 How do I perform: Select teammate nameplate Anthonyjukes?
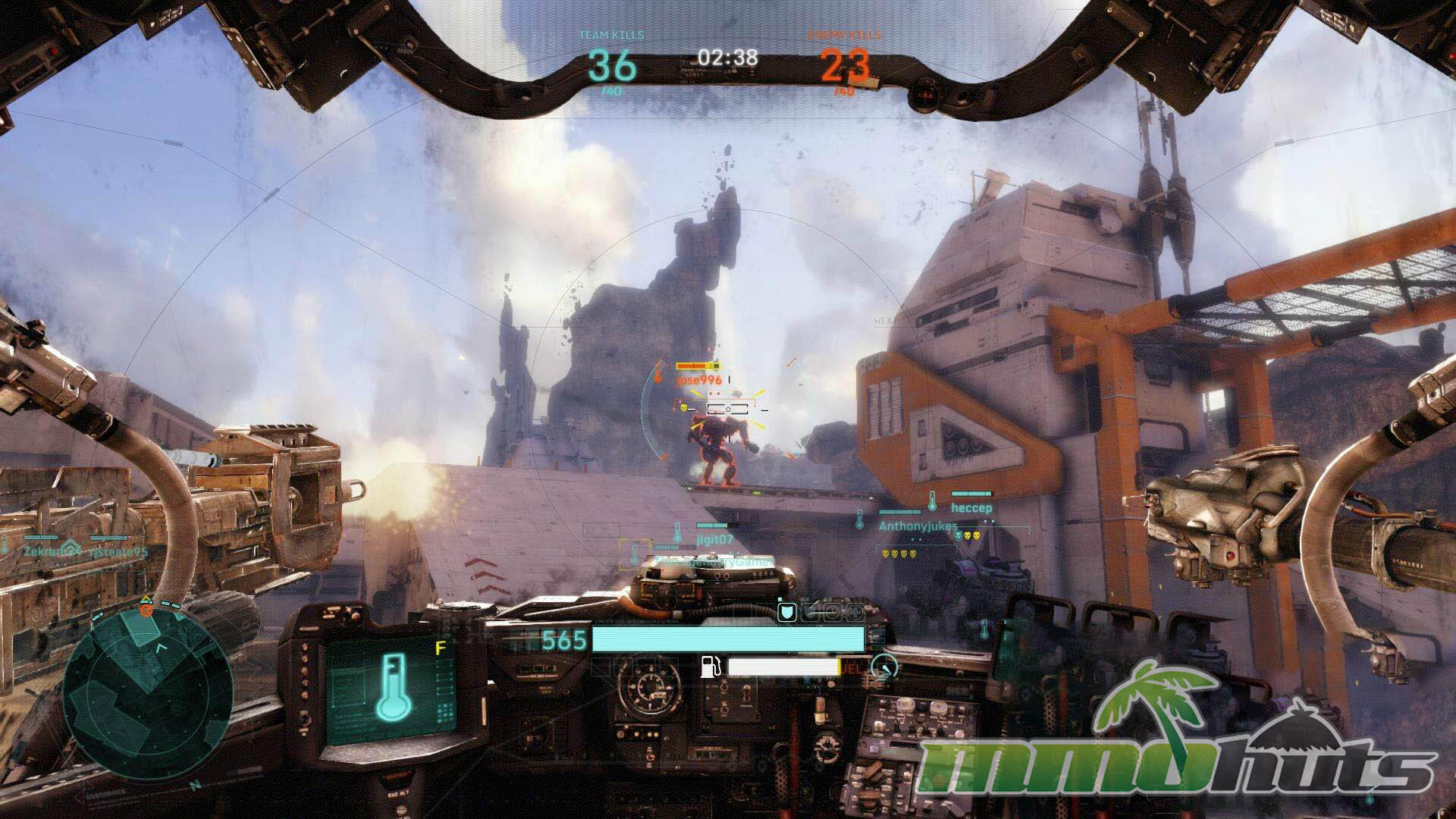coord(918,526)
